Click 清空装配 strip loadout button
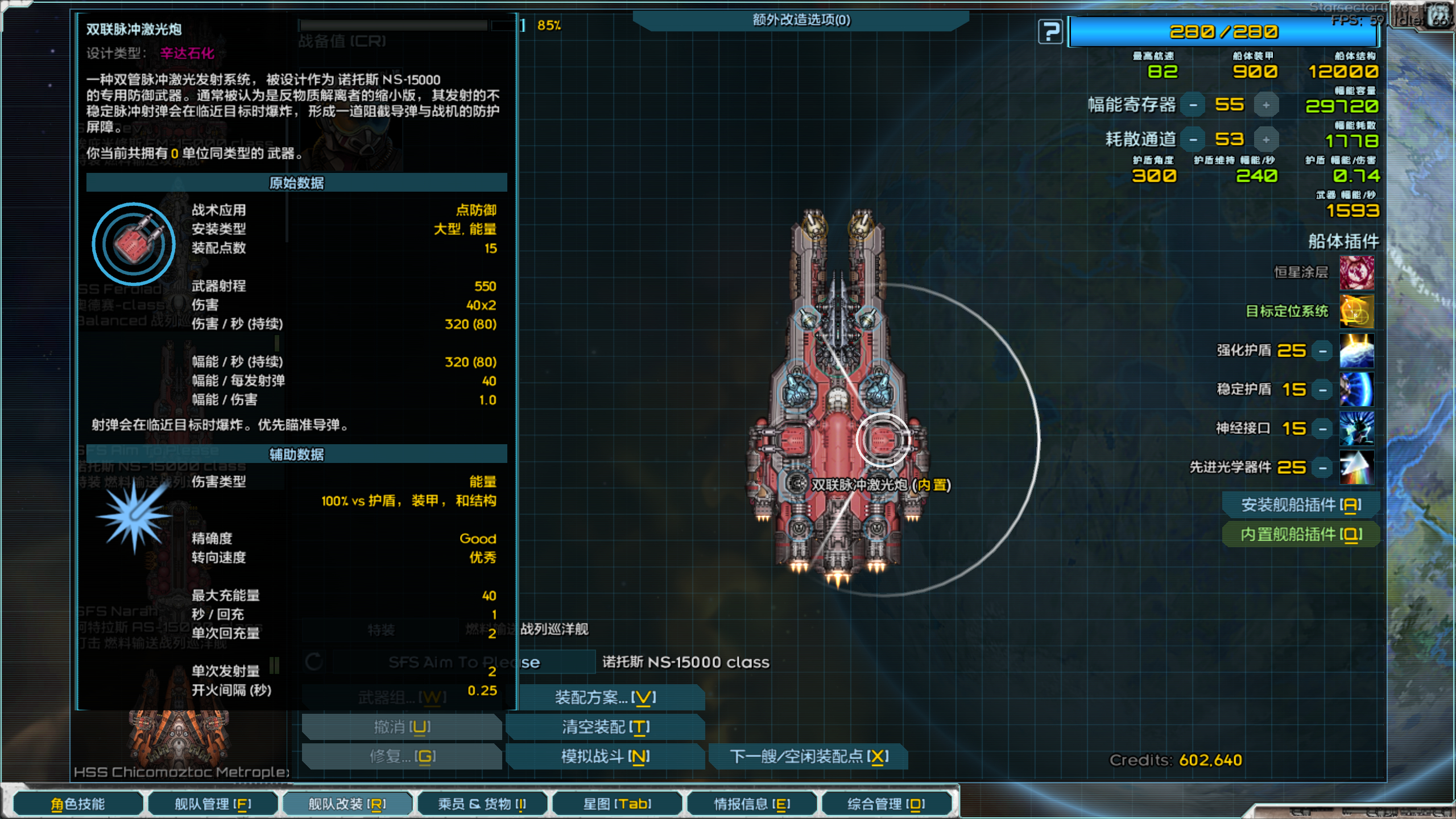This screenshot has height=819, width=1456. pyautogui.click(x=605, y=727)
